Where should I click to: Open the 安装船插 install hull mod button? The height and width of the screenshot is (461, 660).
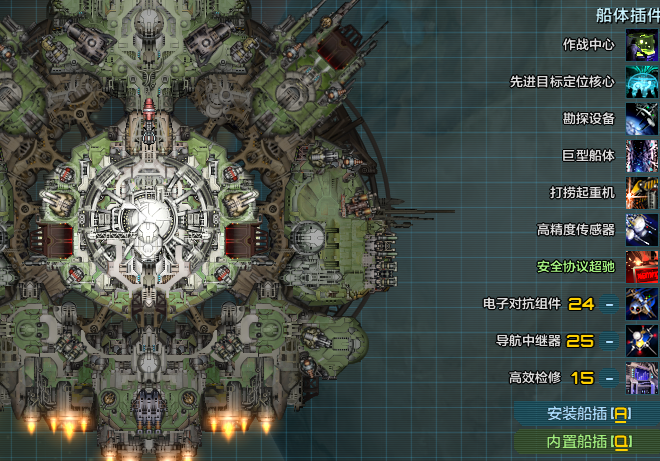point(589,414)
